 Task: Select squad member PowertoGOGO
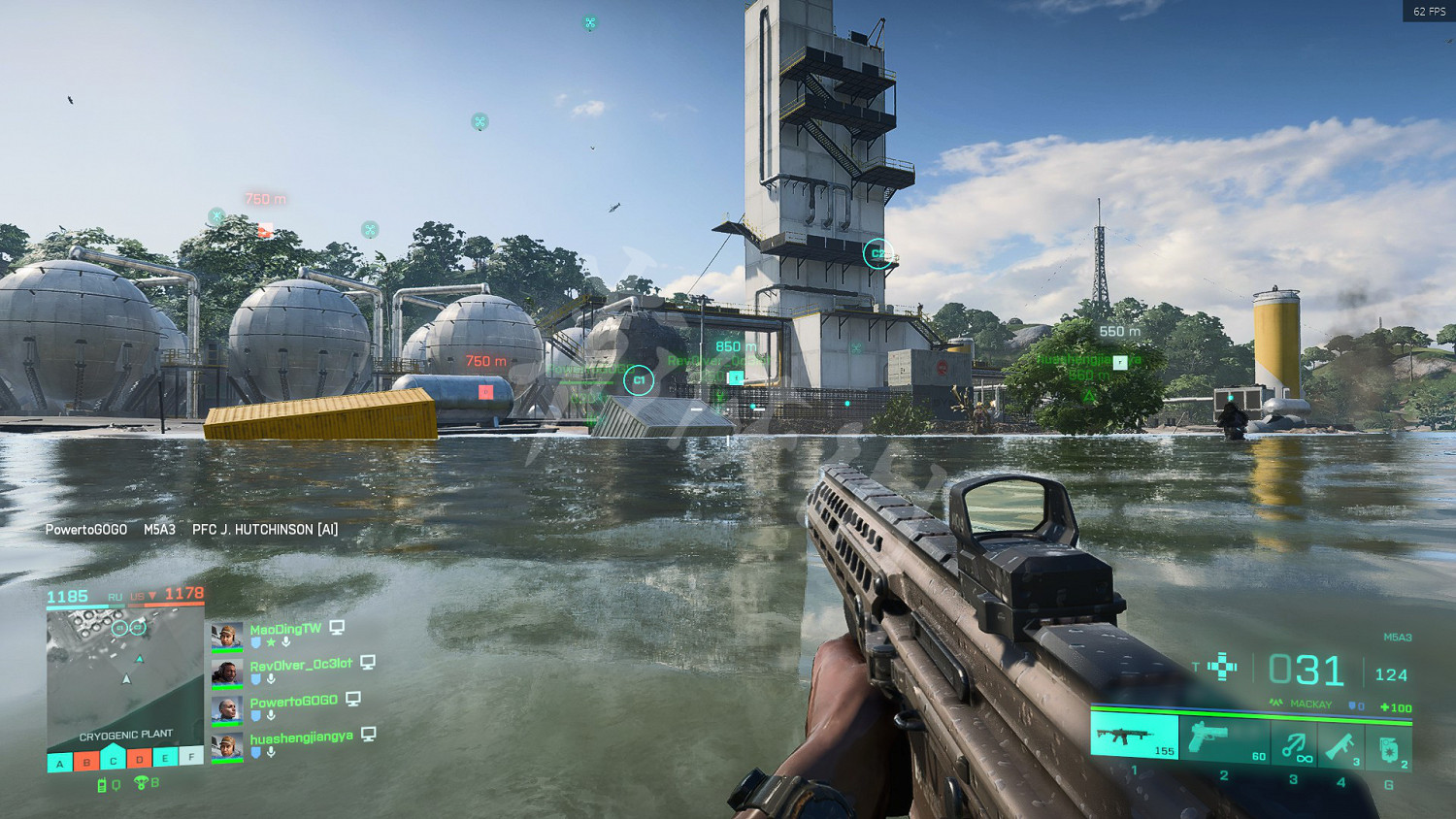click(x=293, y=702)
